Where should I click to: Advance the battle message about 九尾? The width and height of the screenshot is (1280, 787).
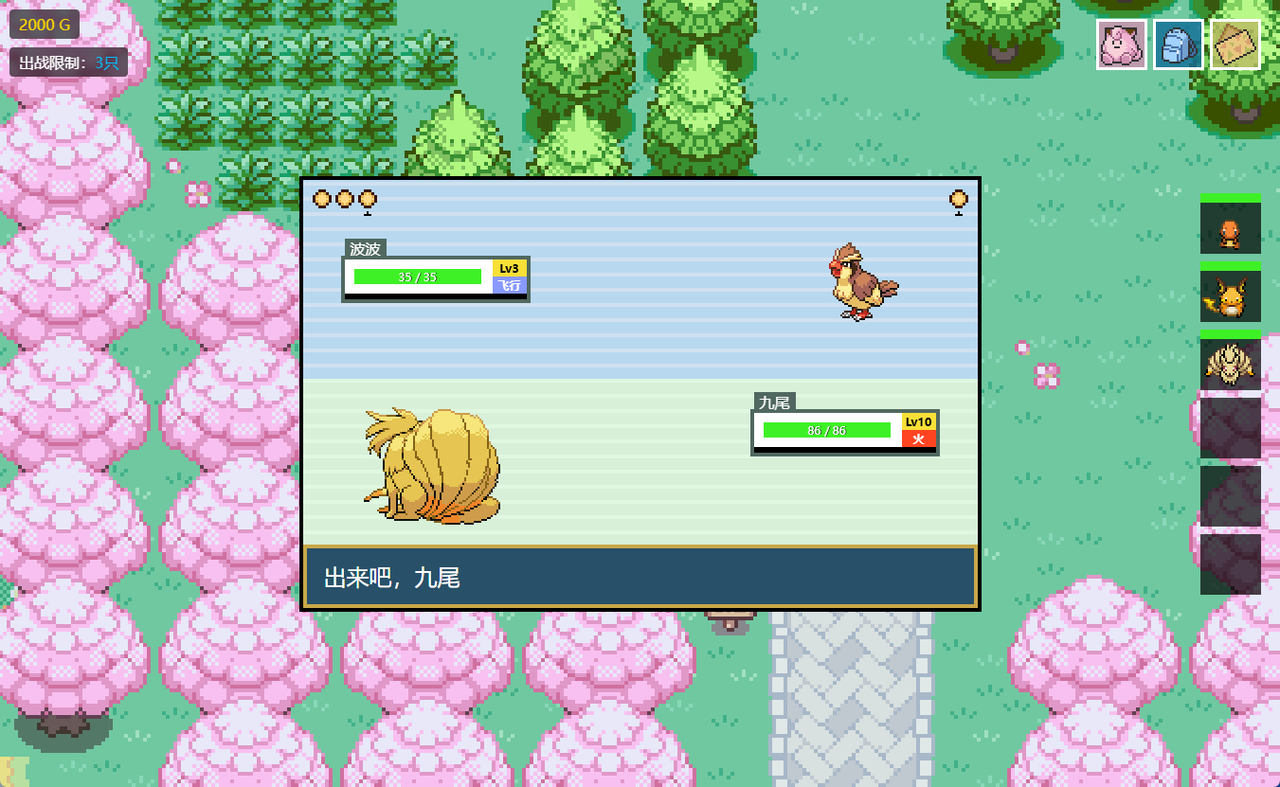coord(640,577)
